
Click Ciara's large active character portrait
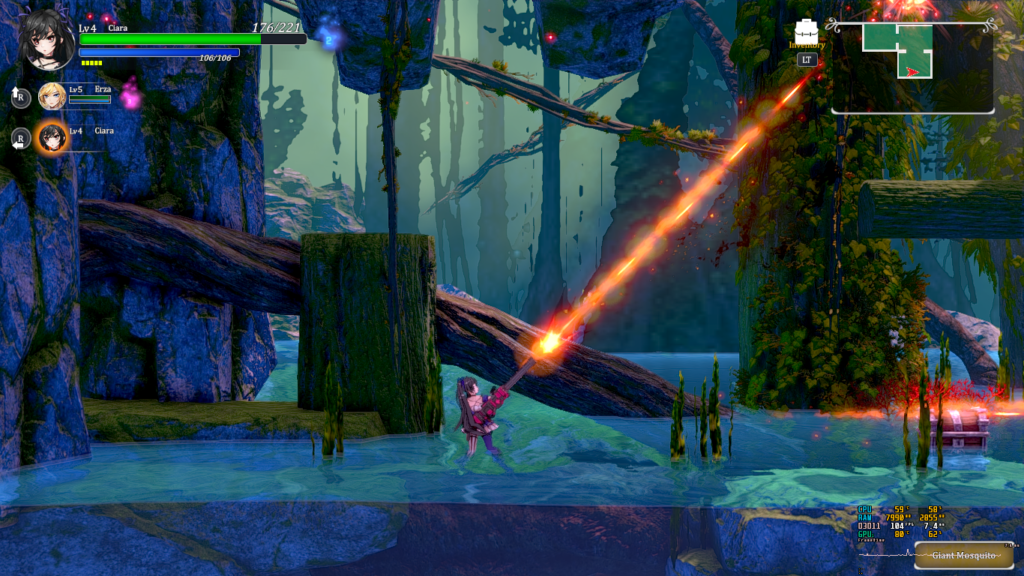pos(46,40)
